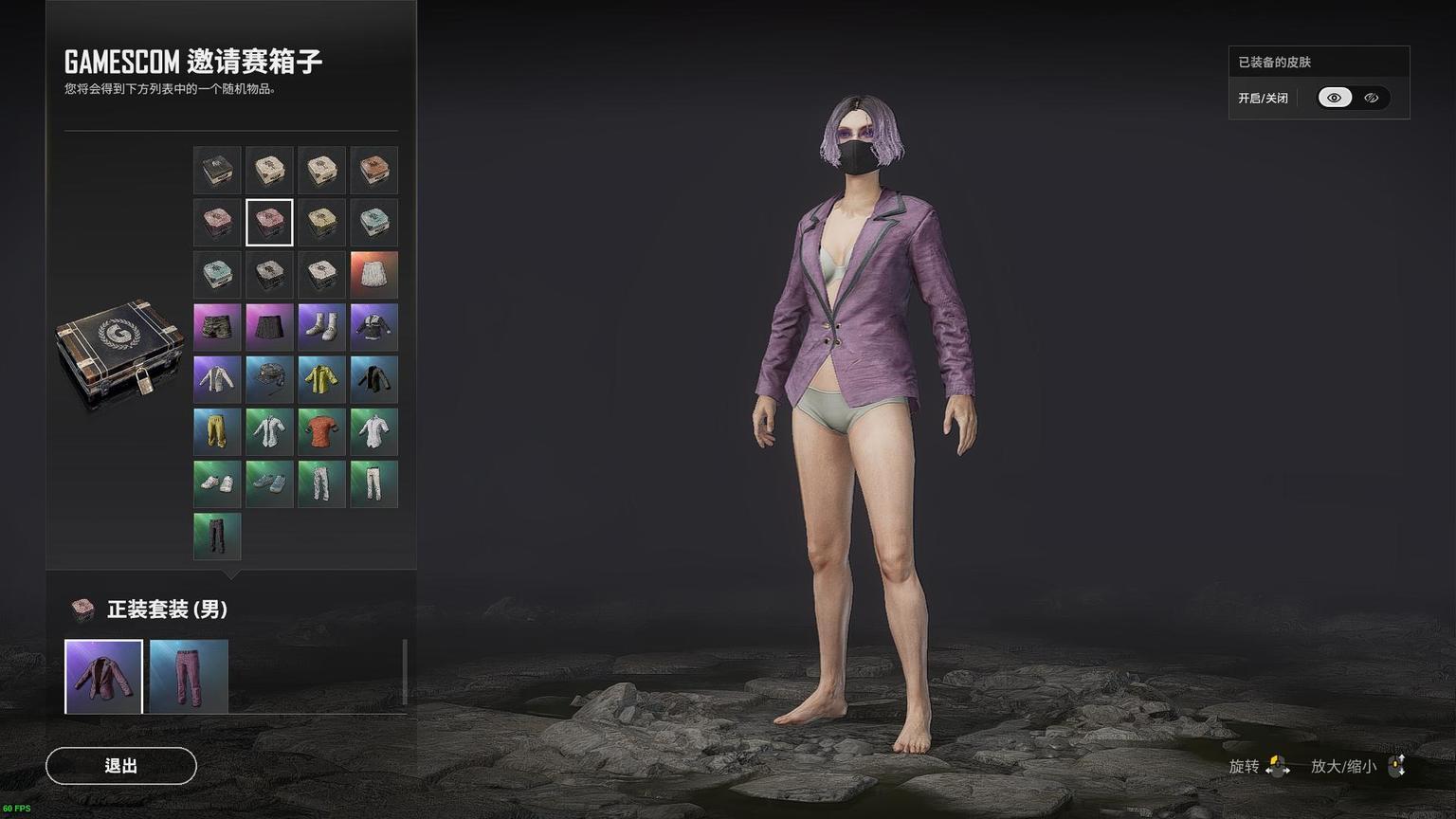Click the 退出 exit button
This screenshot has width=1456, height=819.
(121, 766)
